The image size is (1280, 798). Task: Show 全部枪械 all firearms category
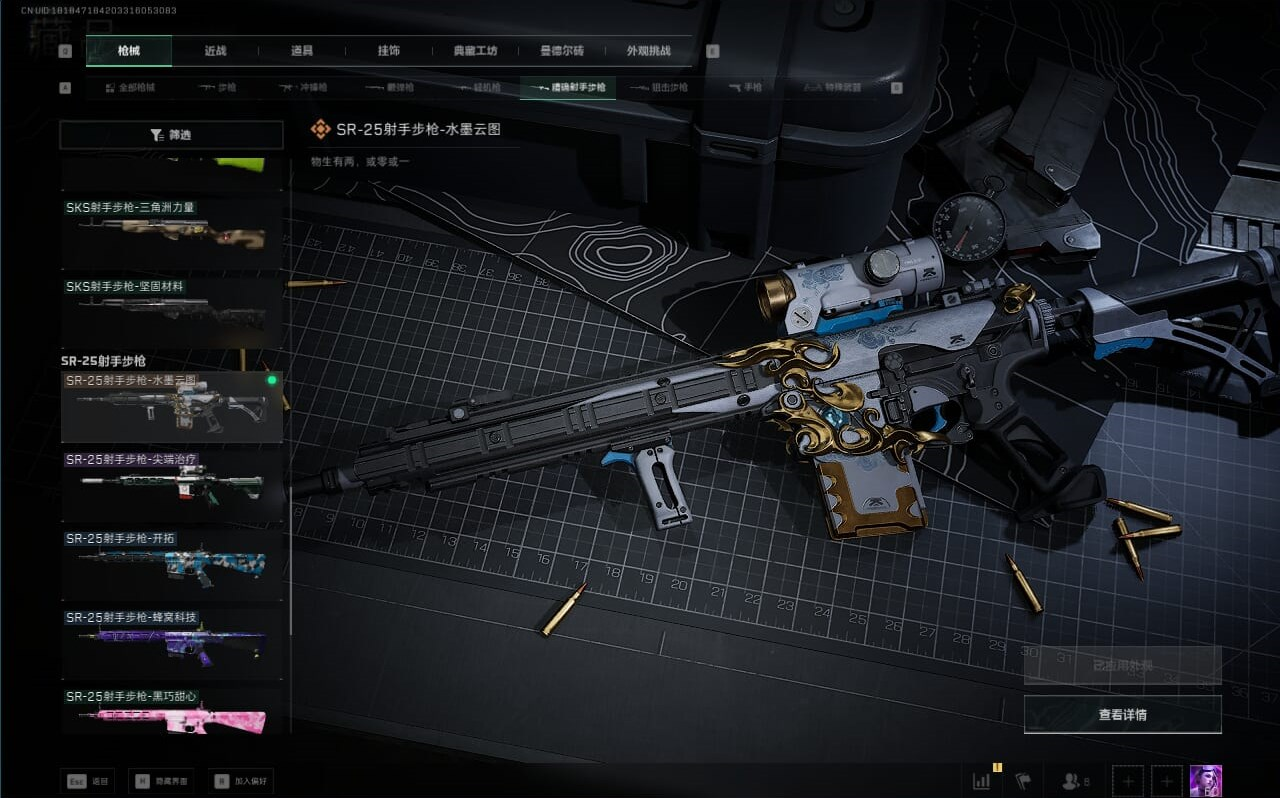(130, 88)
